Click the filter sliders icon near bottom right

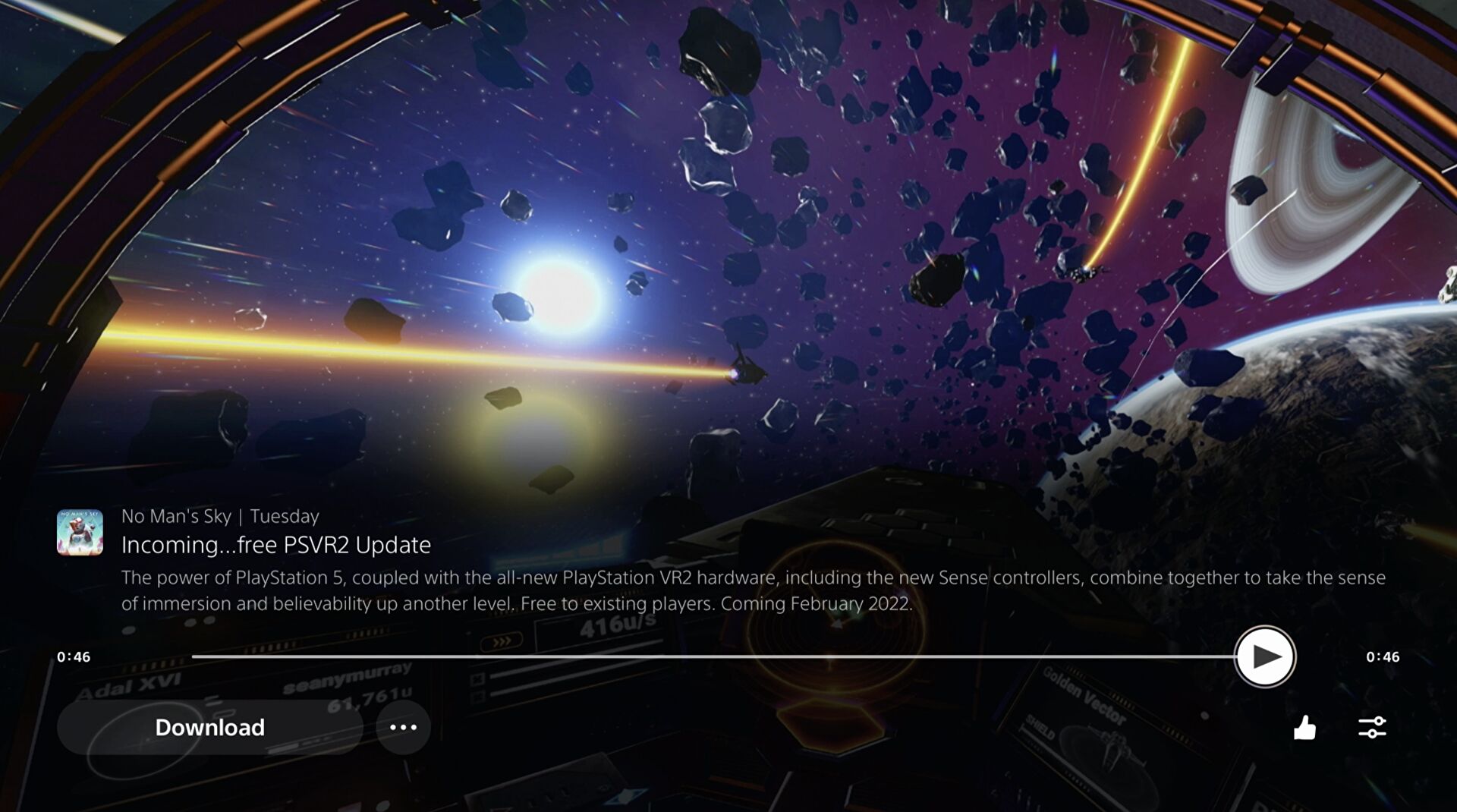(x=1370, y=727)
